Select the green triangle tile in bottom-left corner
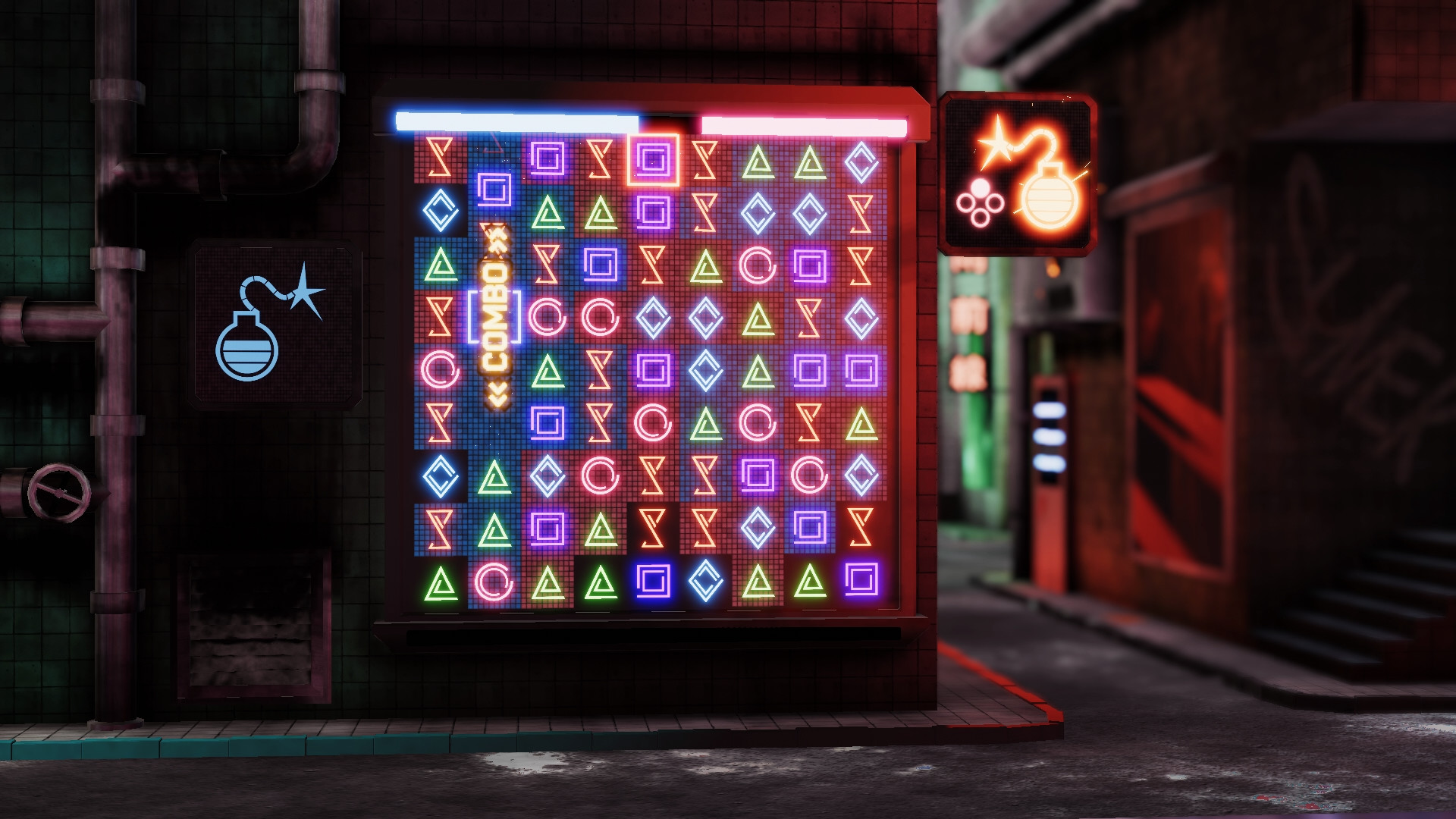 [441, 584]
